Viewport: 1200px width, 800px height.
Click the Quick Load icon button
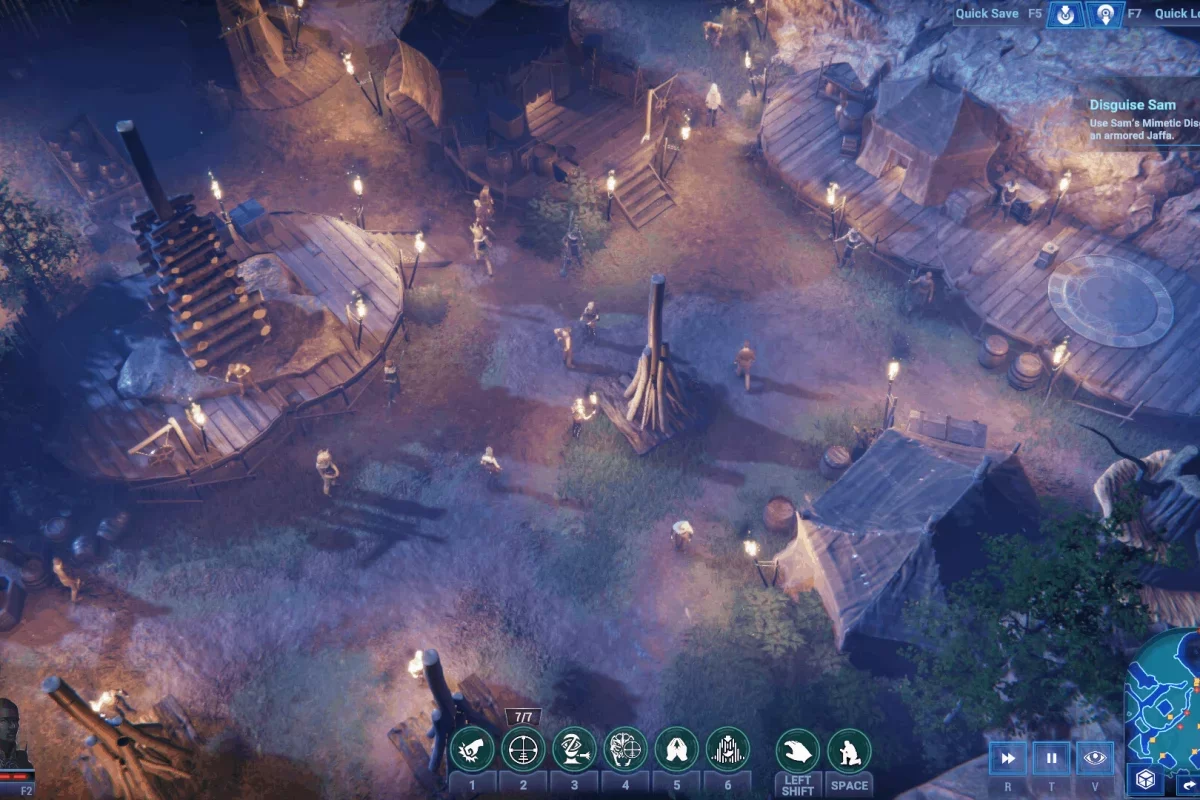pyautogui.click(x=1106, y=14)
